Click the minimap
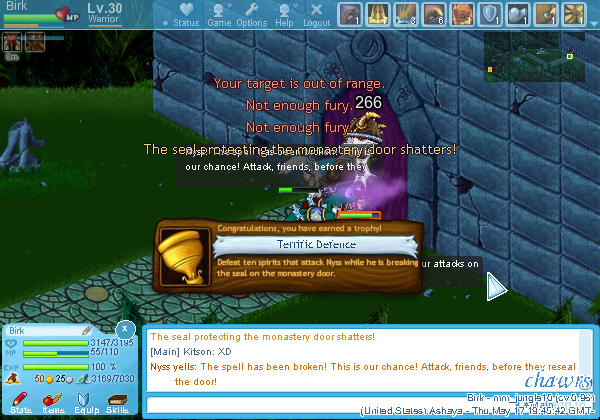600x420 pixels. [534, 55]
